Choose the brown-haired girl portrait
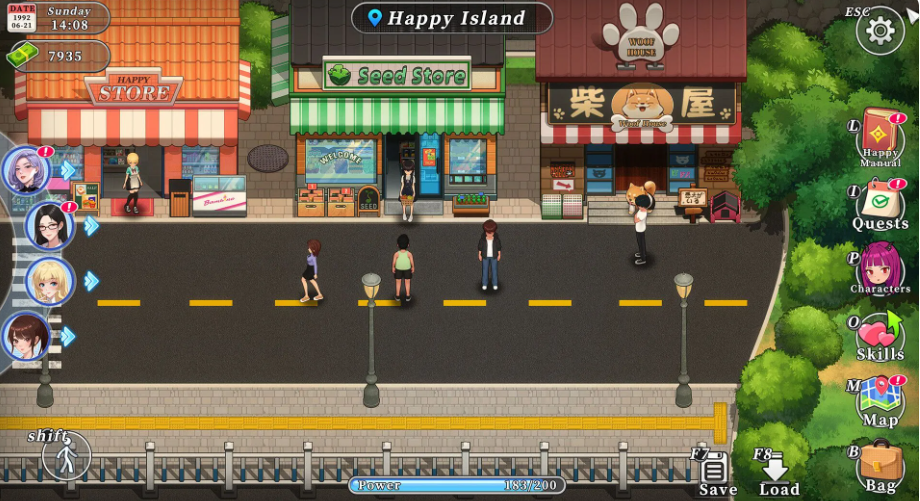 26,336
